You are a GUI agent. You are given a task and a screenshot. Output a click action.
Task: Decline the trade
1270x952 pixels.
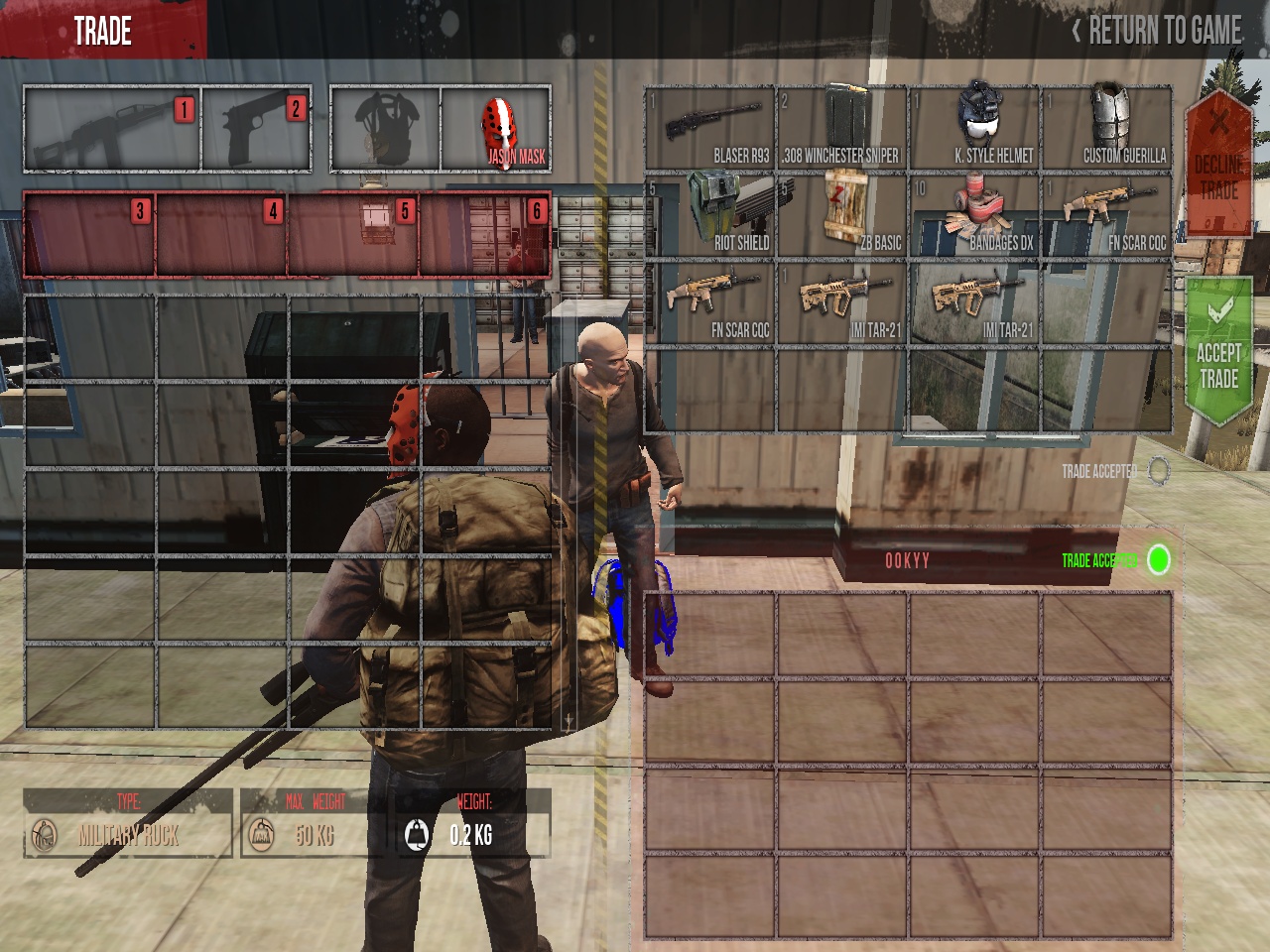click(1218, 165)
